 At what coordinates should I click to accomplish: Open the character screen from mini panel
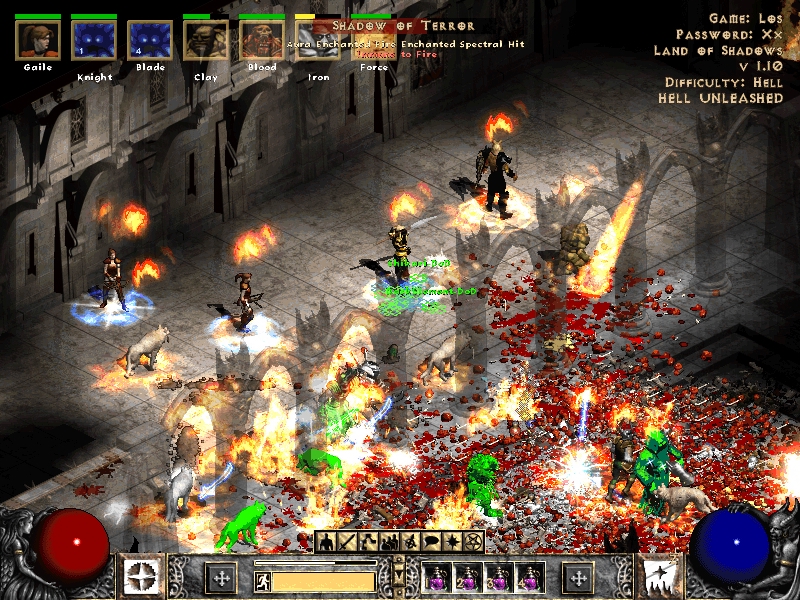[x=326, y=543]
